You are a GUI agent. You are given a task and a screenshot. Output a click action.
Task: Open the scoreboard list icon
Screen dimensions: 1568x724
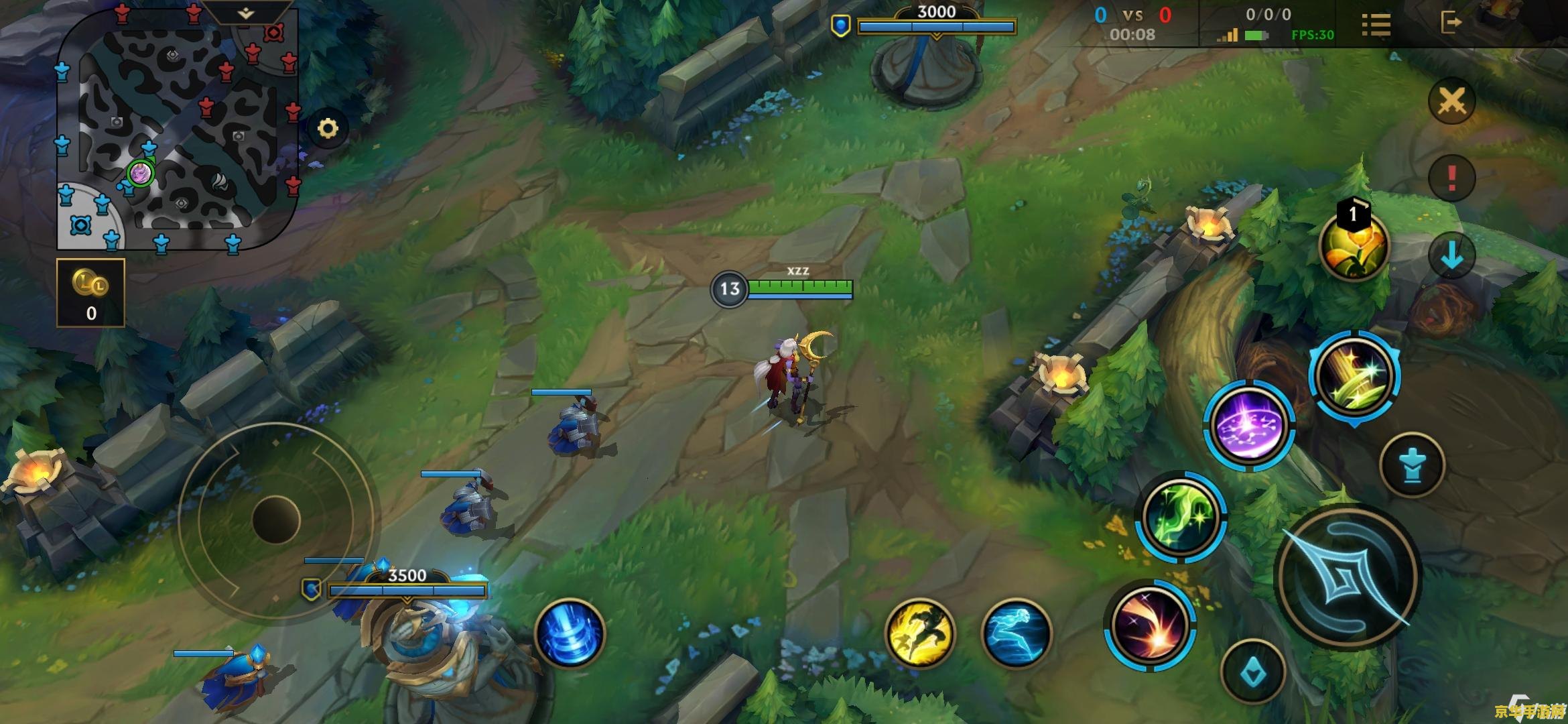1376,25
